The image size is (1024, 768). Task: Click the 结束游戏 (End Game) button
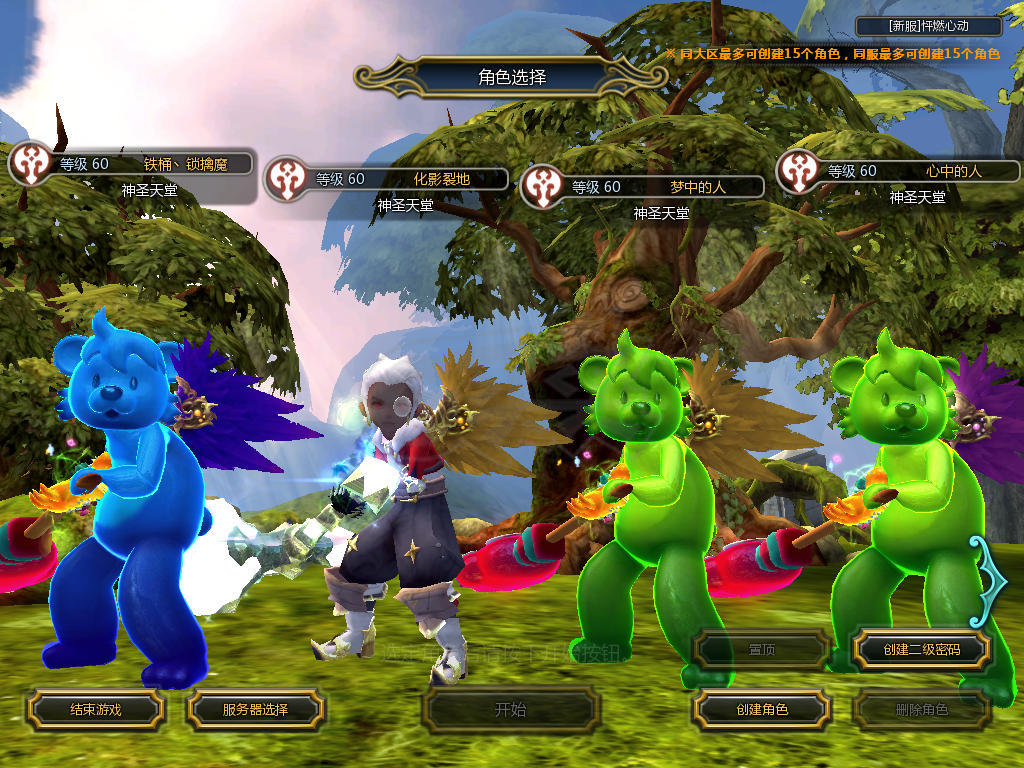(95, 710)
